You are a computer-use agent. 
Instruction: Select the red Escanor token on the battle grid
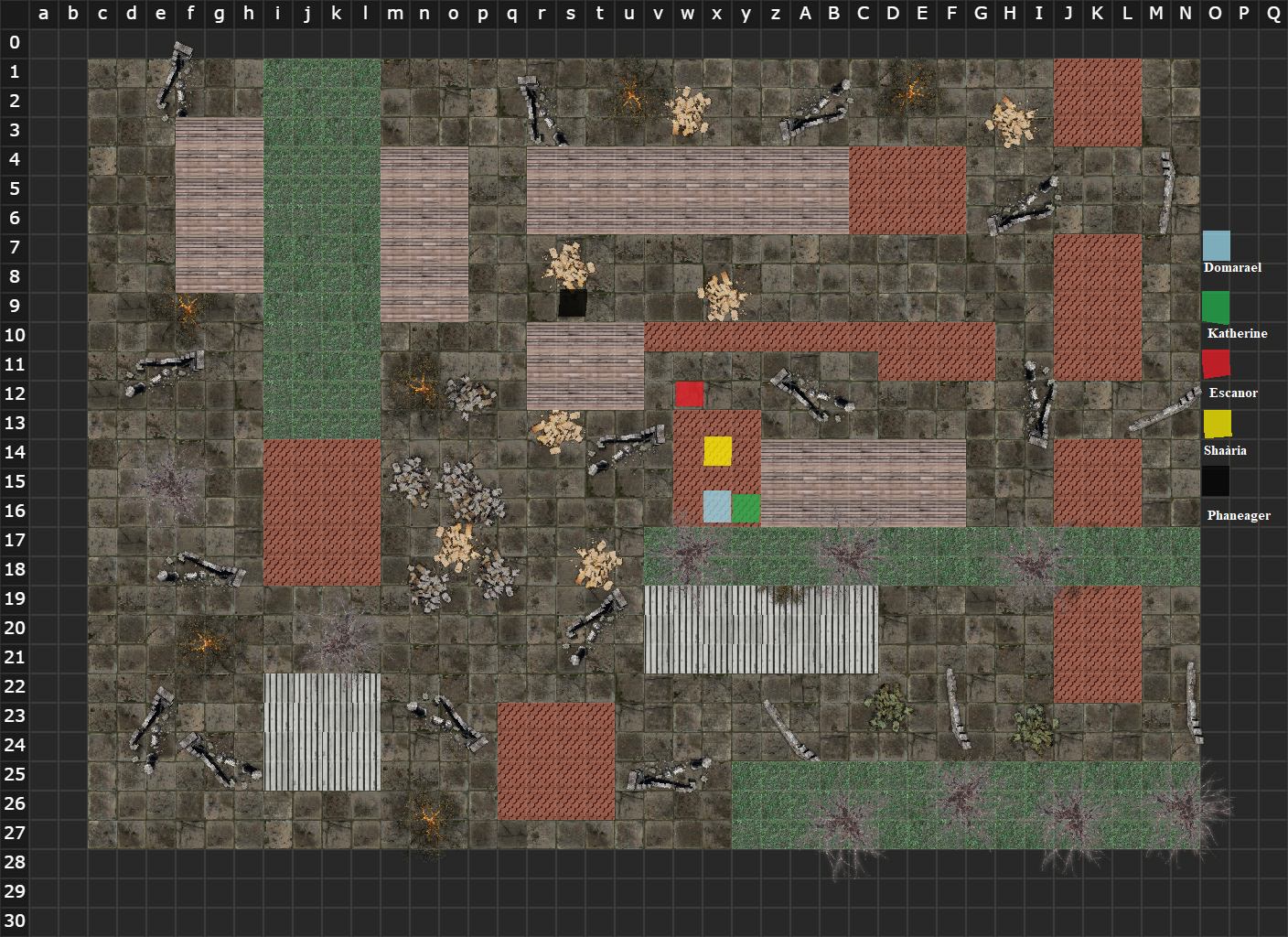[x=690, y=394]
